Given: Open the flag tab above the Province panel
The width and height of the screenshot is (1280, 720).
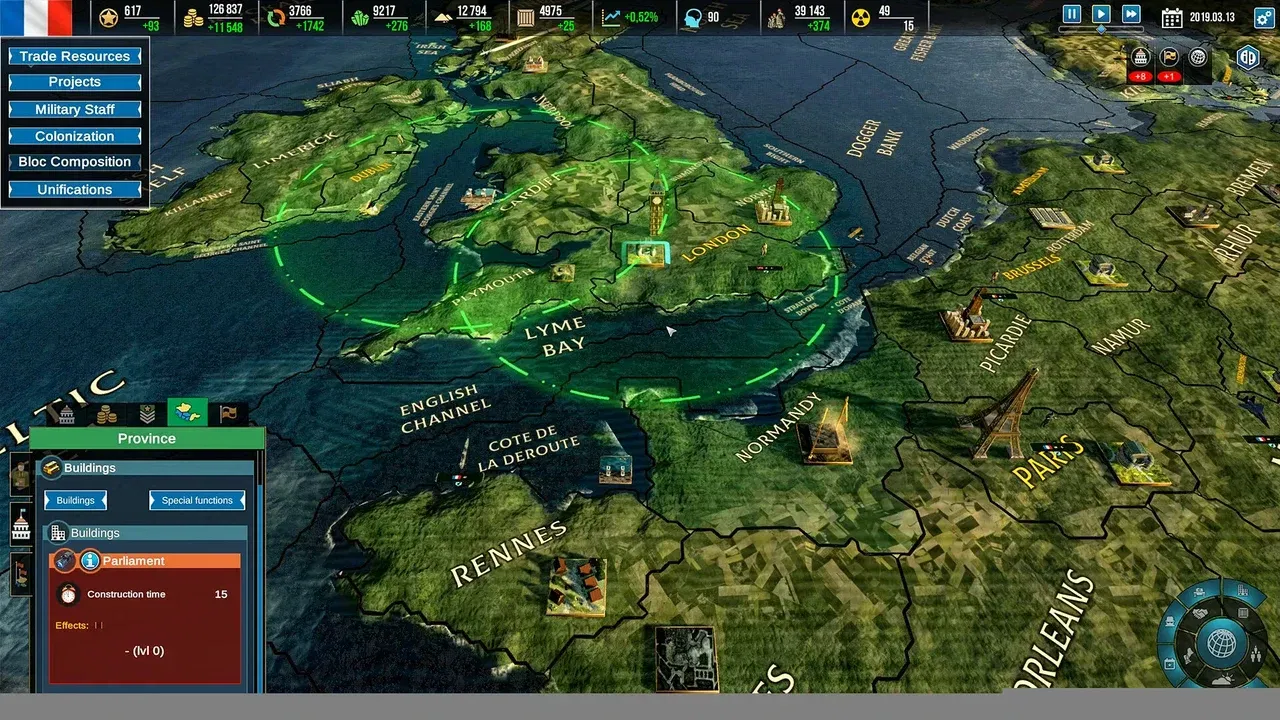Looking at the screenshot, I should 229,414.
